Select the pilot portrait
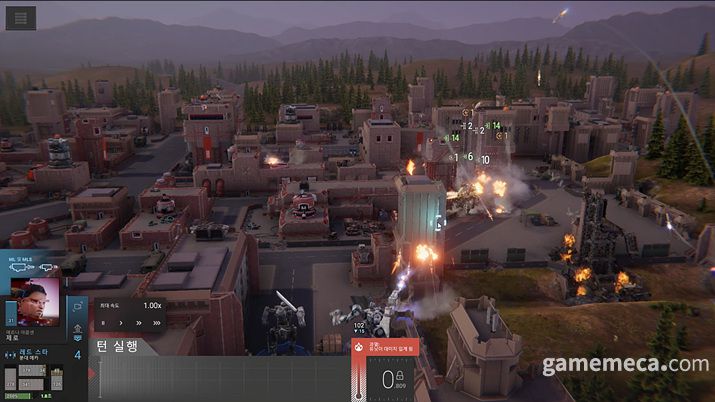715x402 pixels. pyautogui.click(x=33, y=300)
